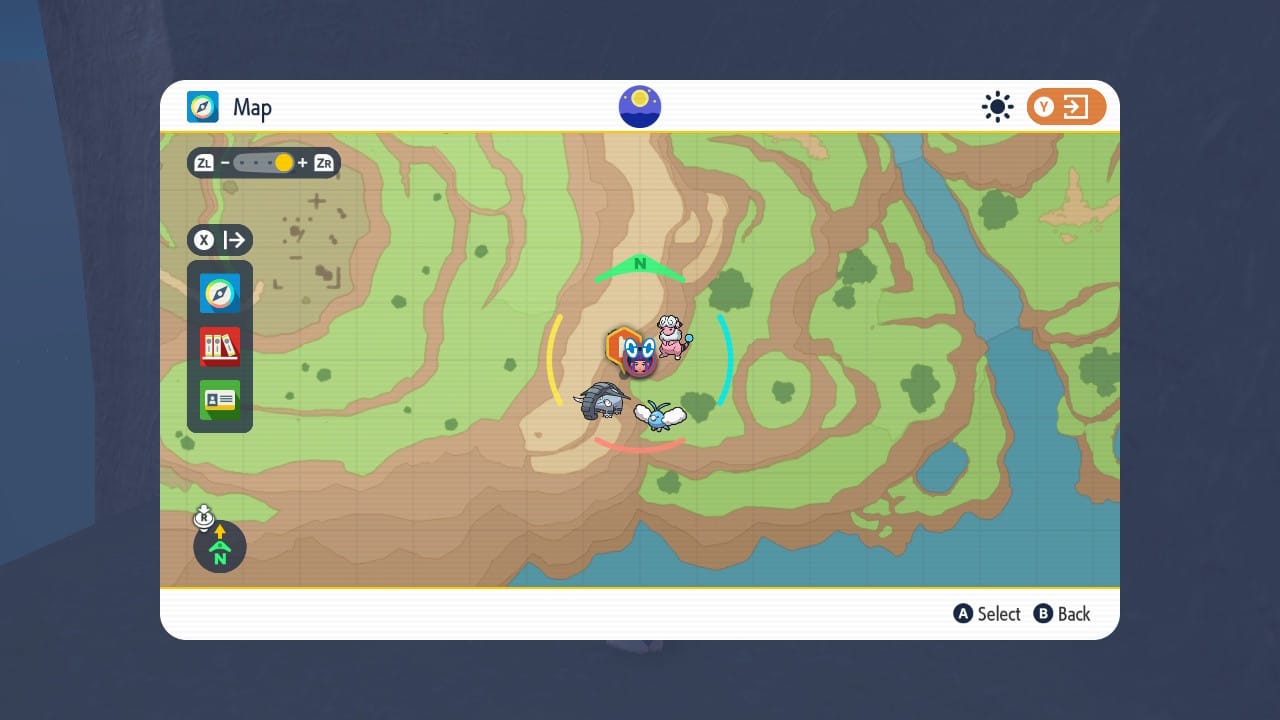Click the ZR zoom-in control
The width and height of the screenshot is (1280, 720).
(x=322, y=162)
